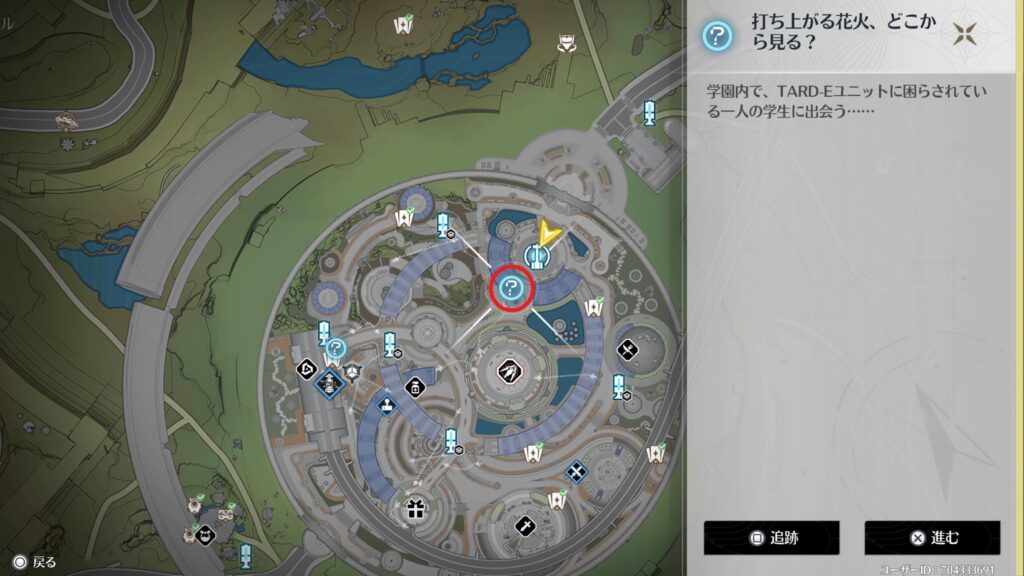This screenshot has width=1024, height=576.
Task: Select the red-circled question mark quest marker
Action: (512, 290)
